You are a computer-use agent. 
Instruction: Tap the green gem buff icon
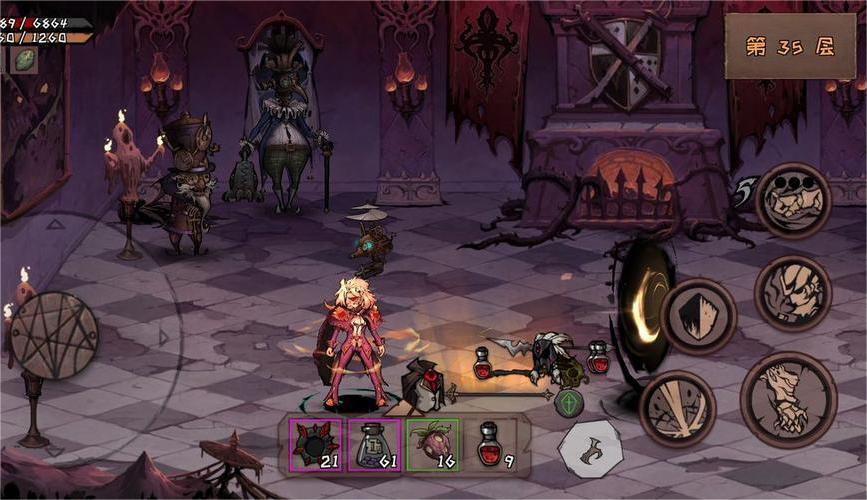click(x=24, y=60)
